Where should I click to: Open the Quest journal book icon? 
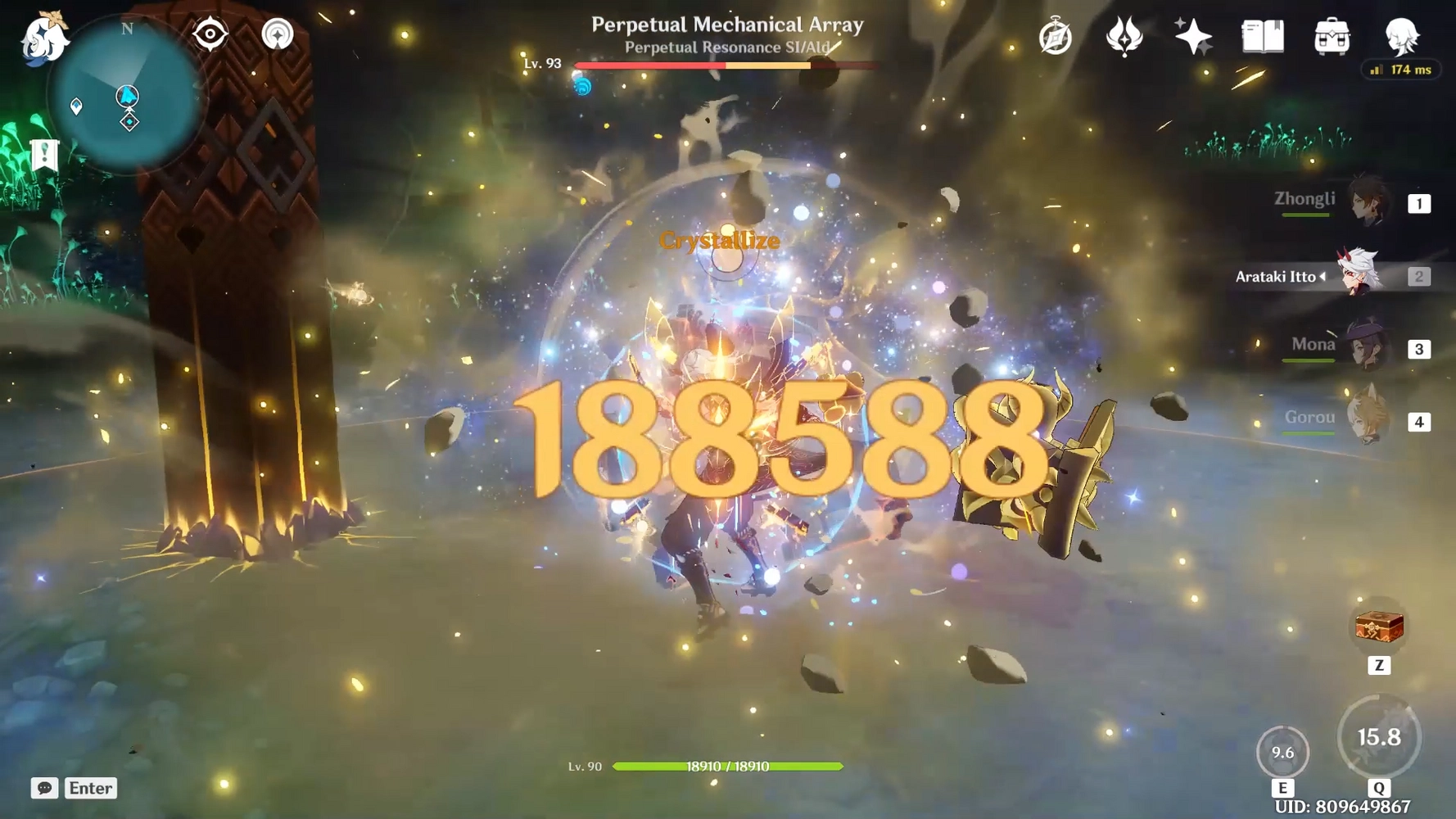pos(1261,36)
